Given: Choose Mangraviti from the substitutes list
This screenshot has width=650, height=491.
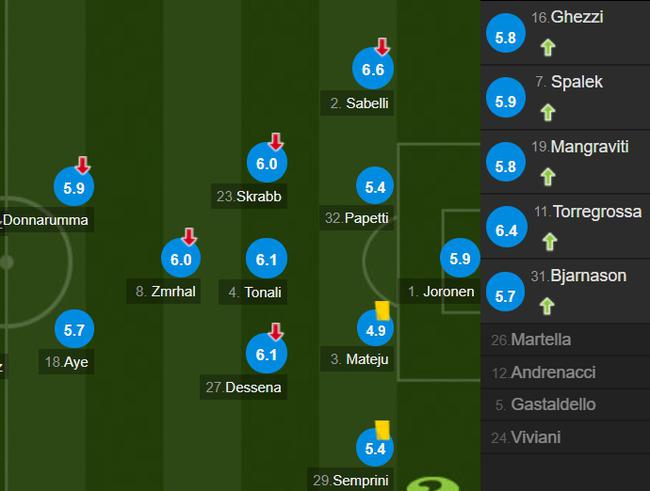Looking at the screenshot, I should (565, 162).
